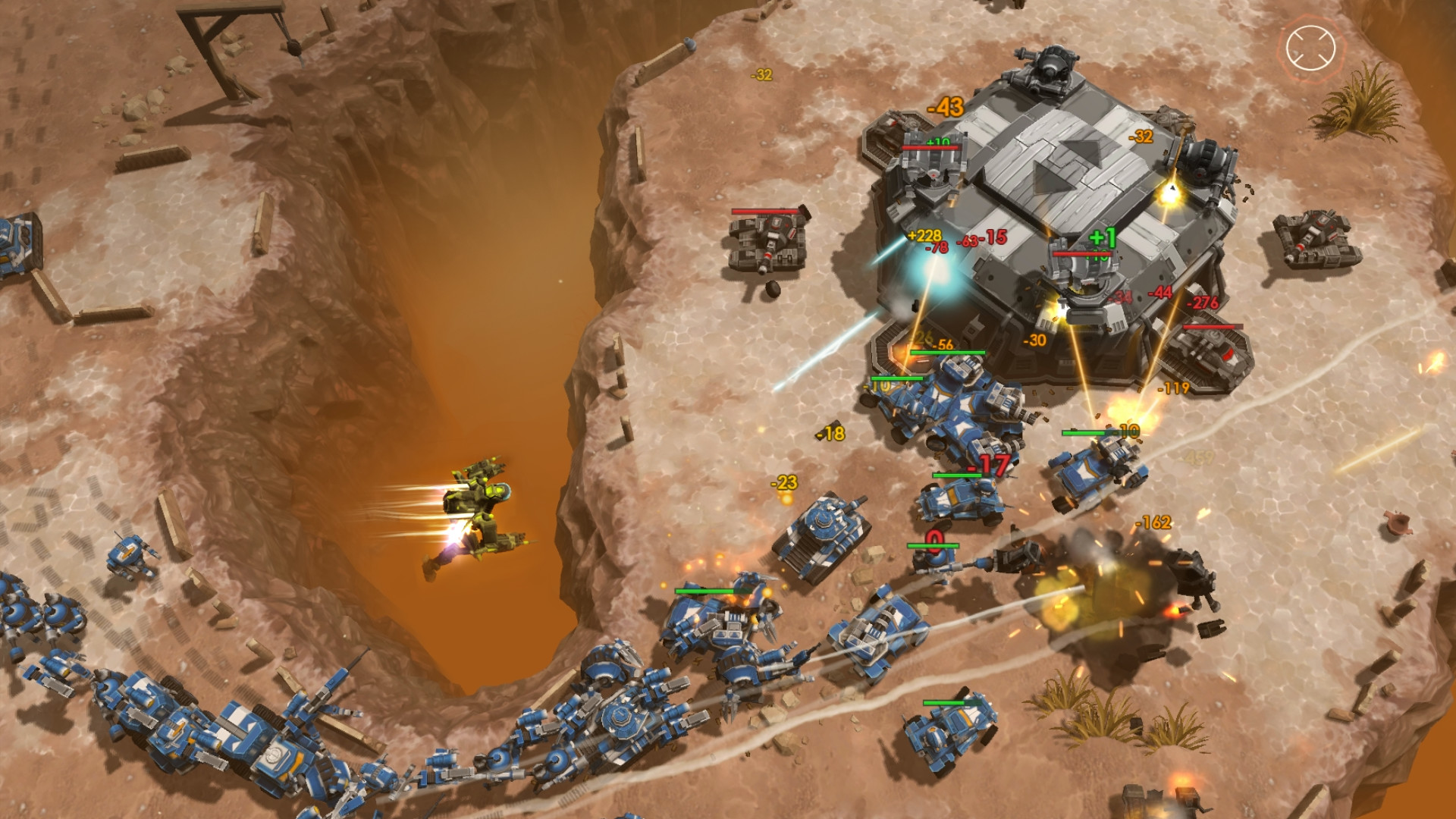This screenshot has width=1456, height=819.
Task: Click the blue tank near the -23 damage number
Action: click(x=823, y=538)
